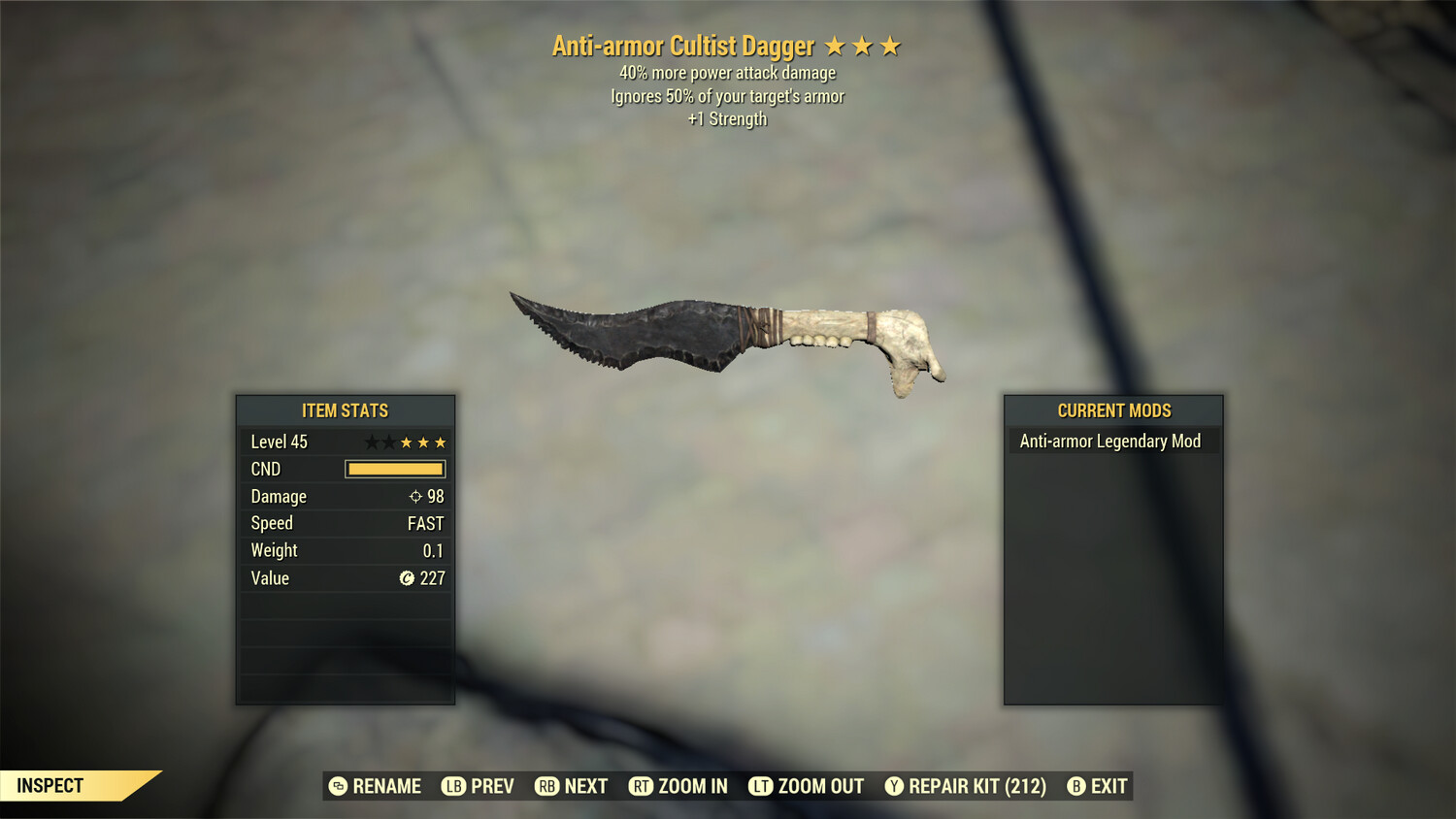The height and width of the screenshot is (819, 1456).
Task: Show the next item with Next
Action: [571, 786]
